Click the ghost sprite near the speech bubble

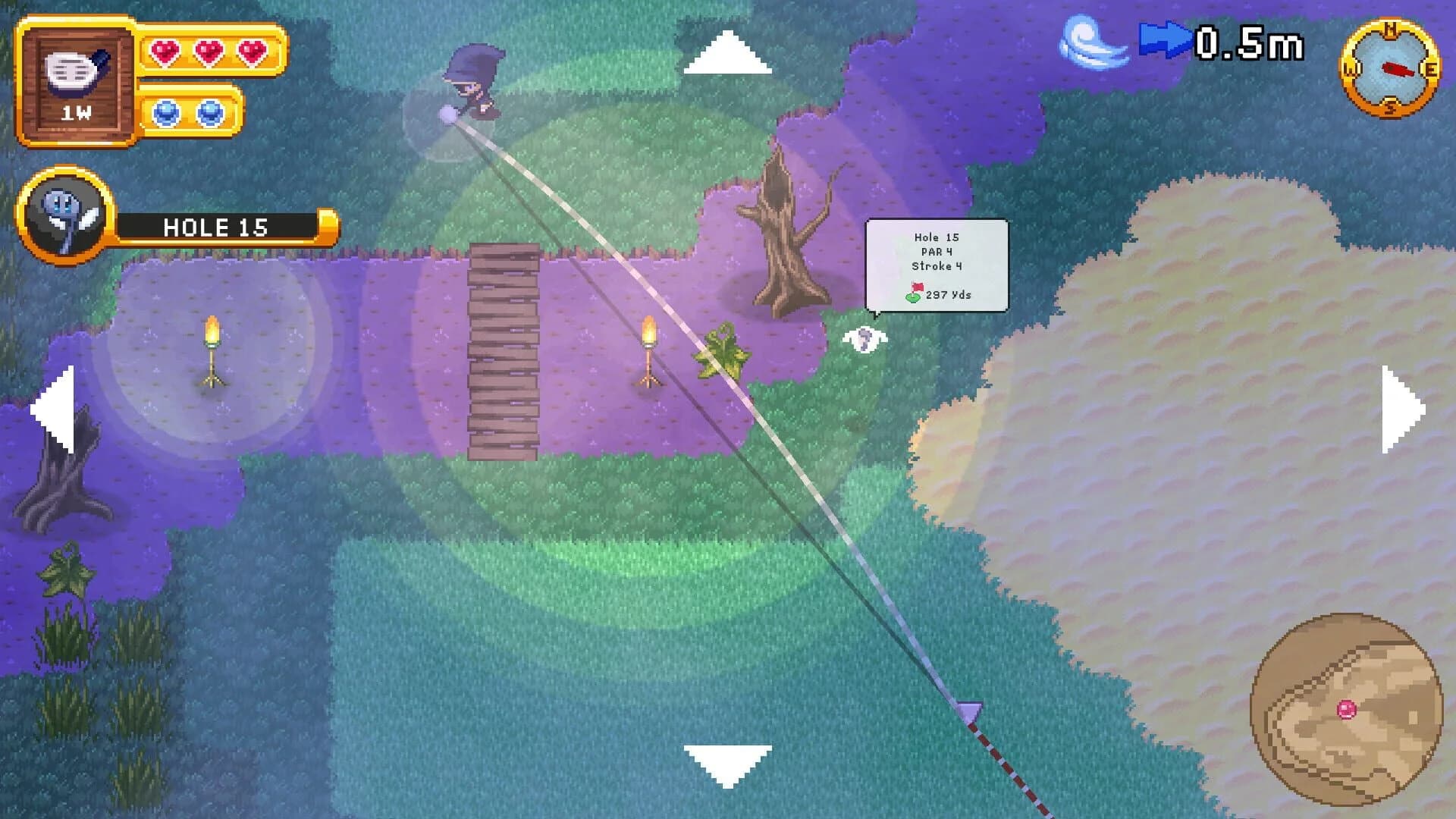pos(863,340)
